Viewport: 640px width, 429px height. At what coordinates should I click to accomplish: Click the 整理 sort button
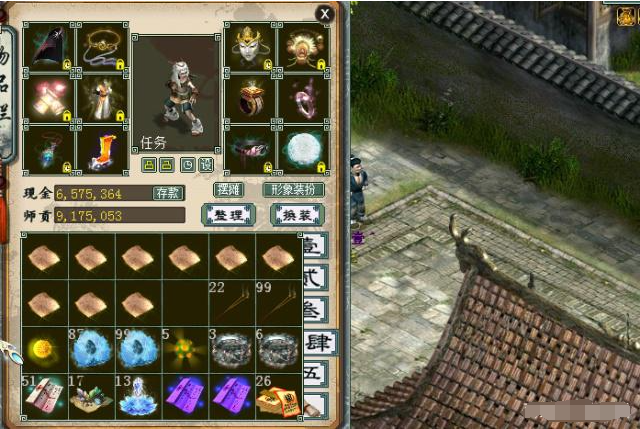pyautogui.click(x=228, y=215)
